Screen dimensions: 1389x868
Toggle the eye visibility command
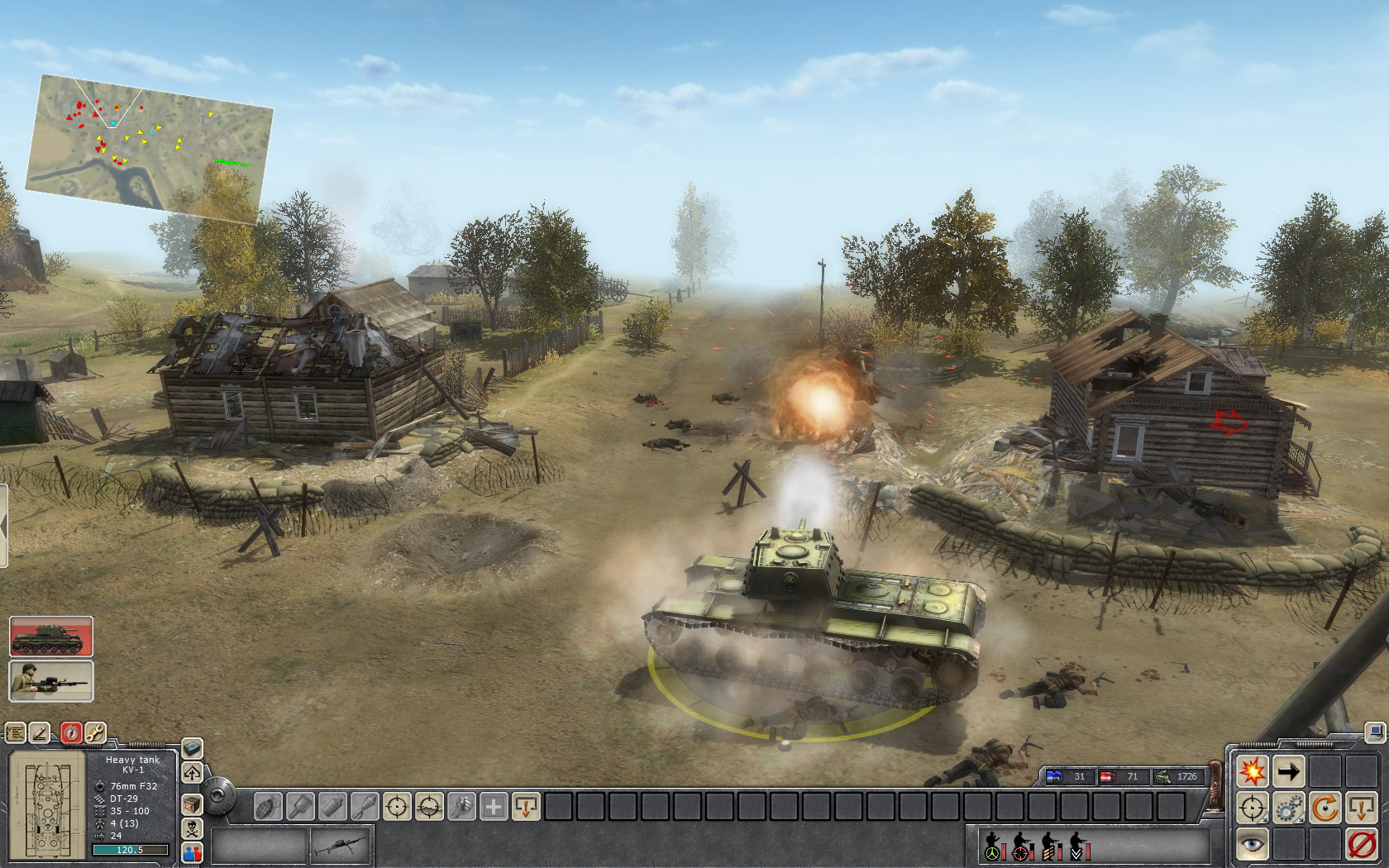[x=1252, y=845]
